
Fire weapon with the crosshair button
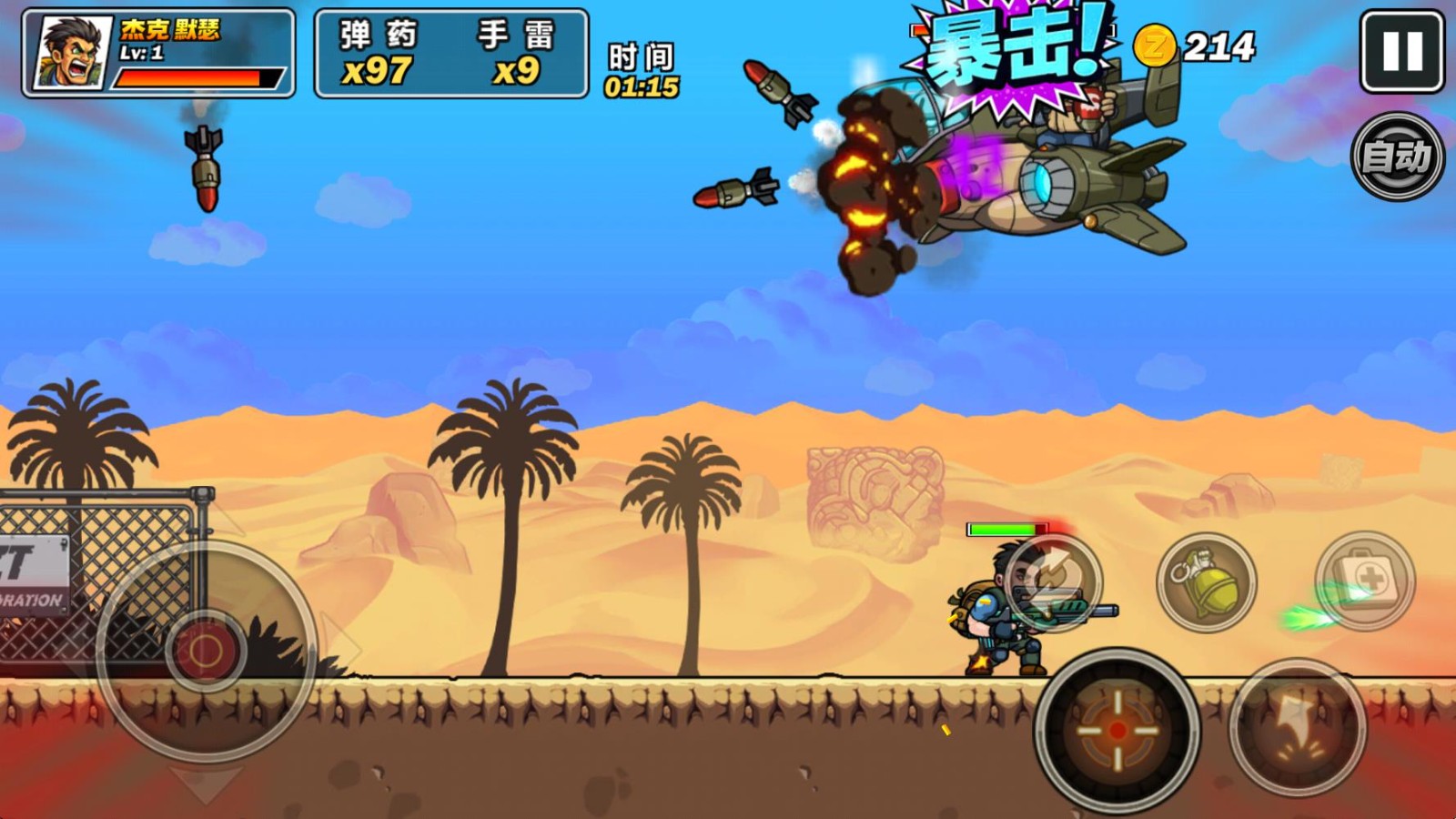[x=1117, y=729]
